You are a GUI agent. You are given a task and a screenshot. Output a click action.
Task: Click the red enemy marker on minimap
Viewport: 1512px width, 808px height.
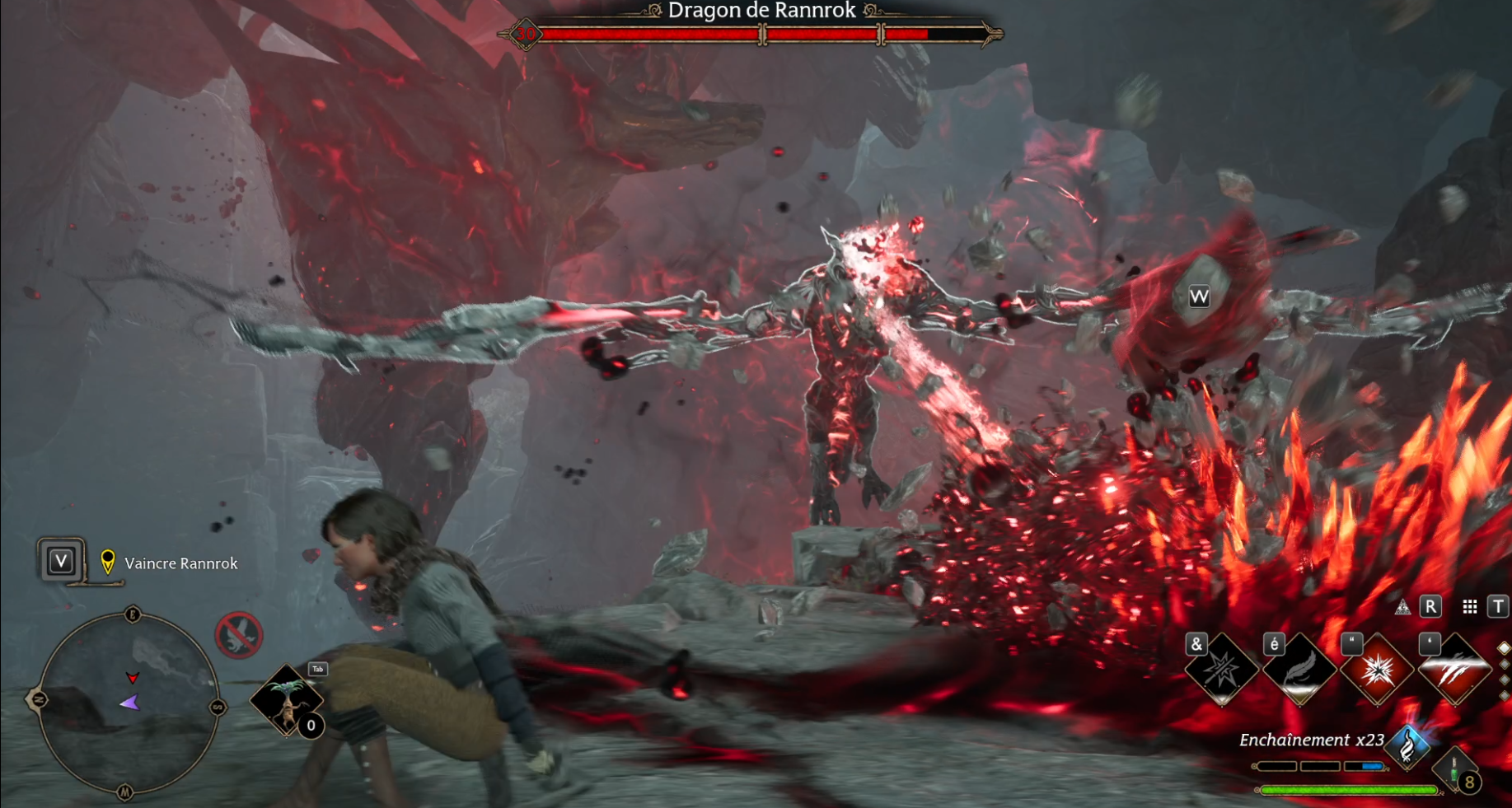132,678
